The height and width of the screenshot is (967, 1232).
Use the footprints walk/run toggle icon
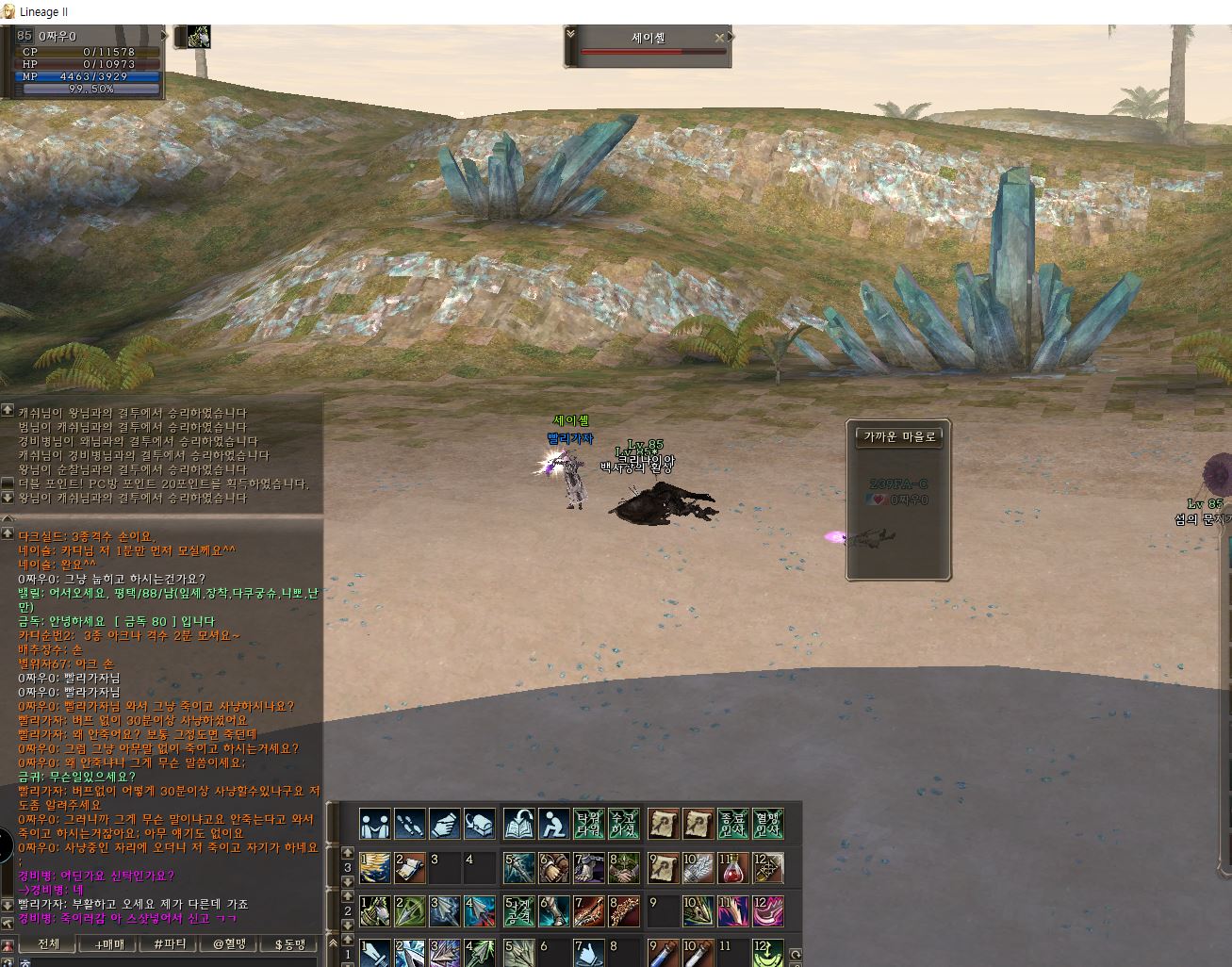409,824
